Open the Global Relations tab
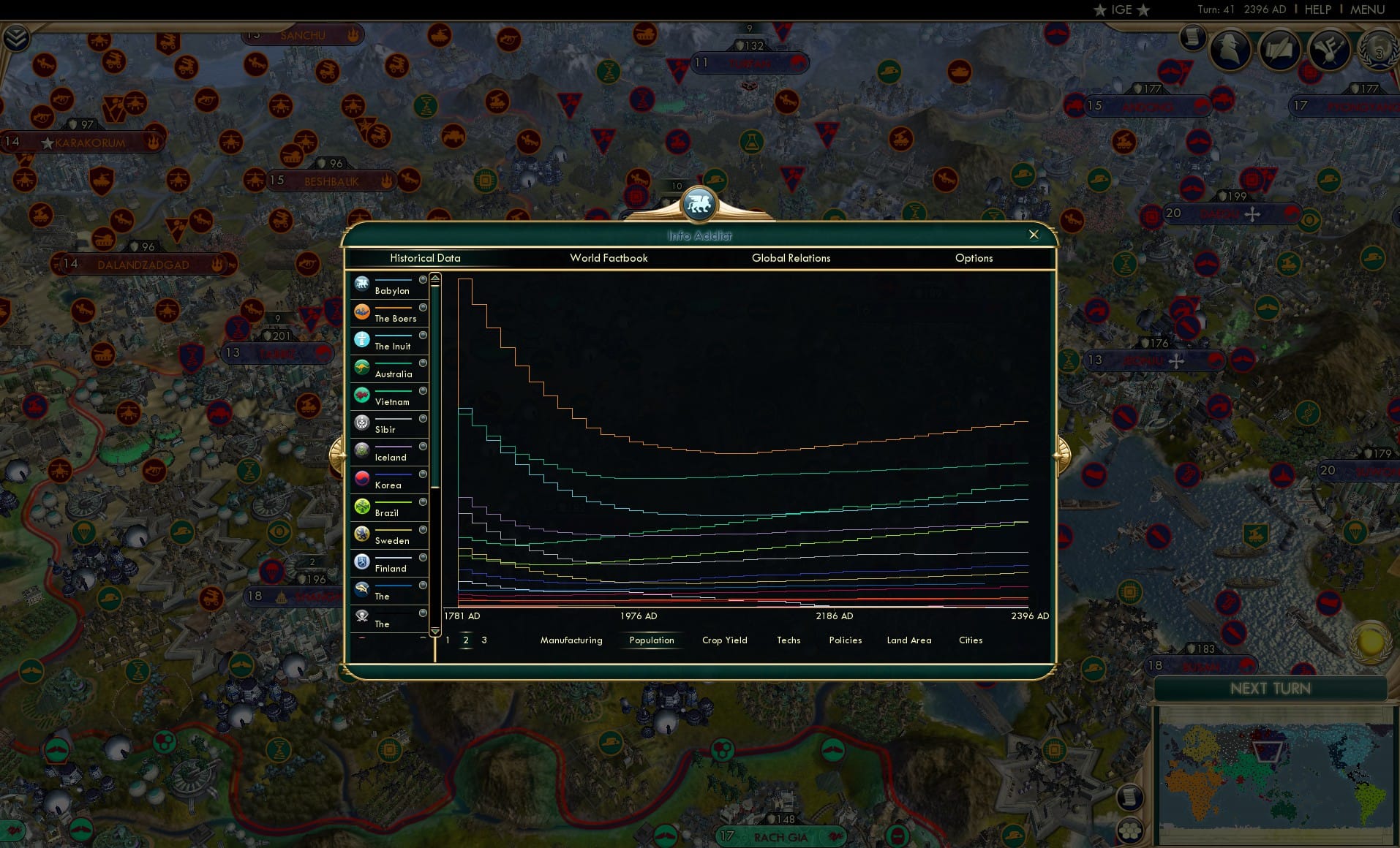The width and height of the screenshot is (1400, 848). tap(790, 258)
